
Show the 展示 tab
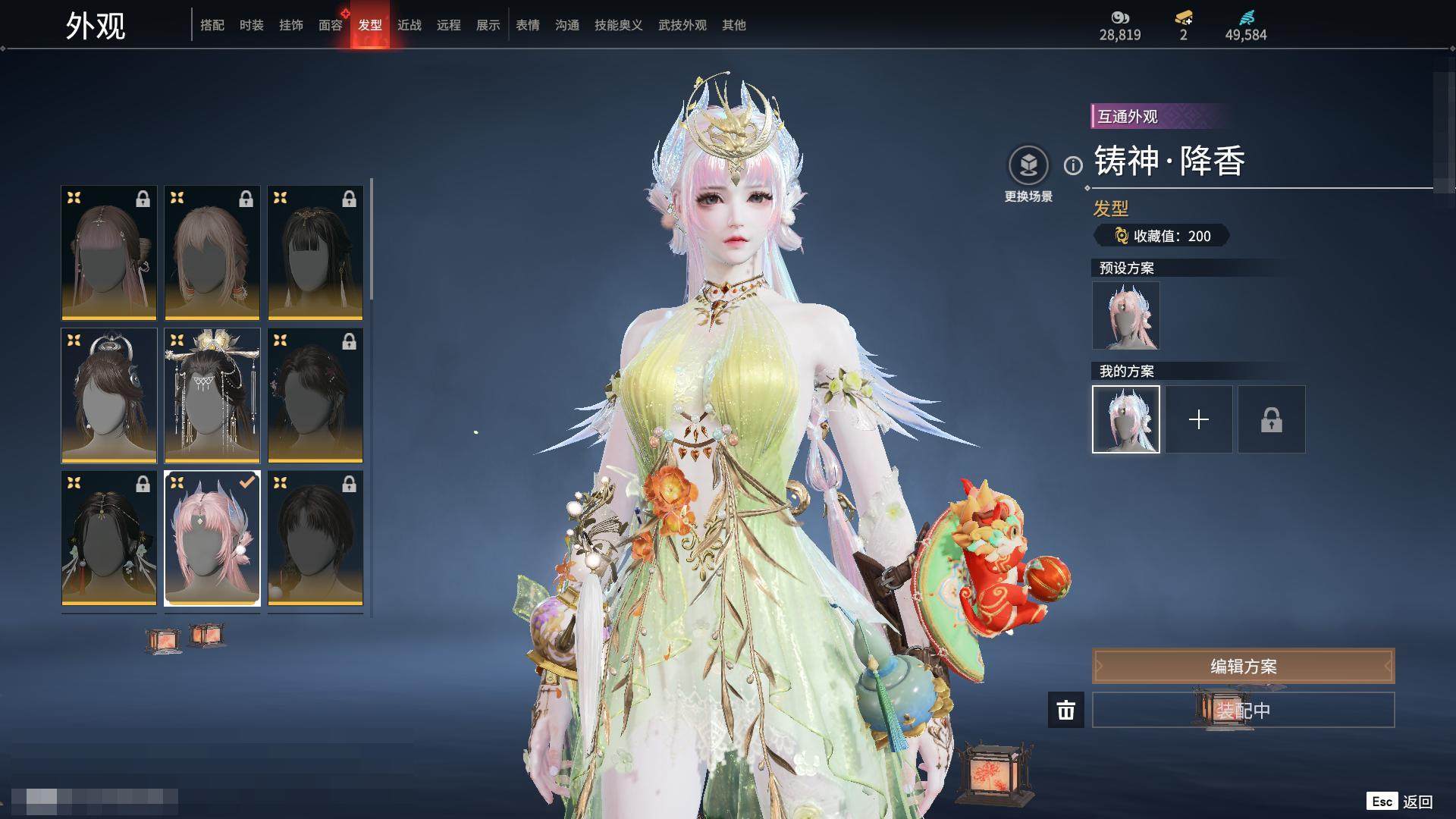[x=488, y=25]
